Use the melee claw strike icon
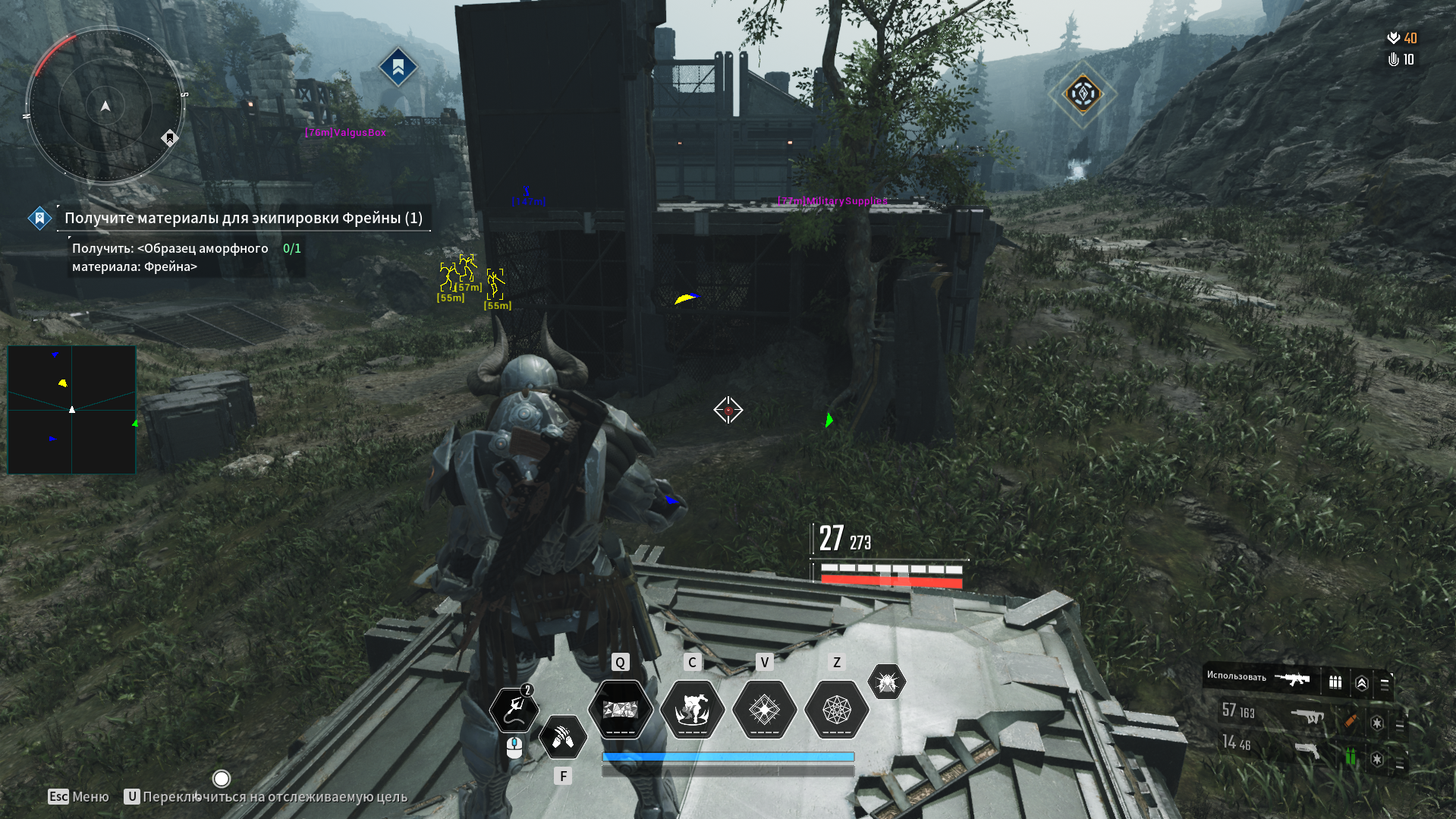 coord(563,737)
